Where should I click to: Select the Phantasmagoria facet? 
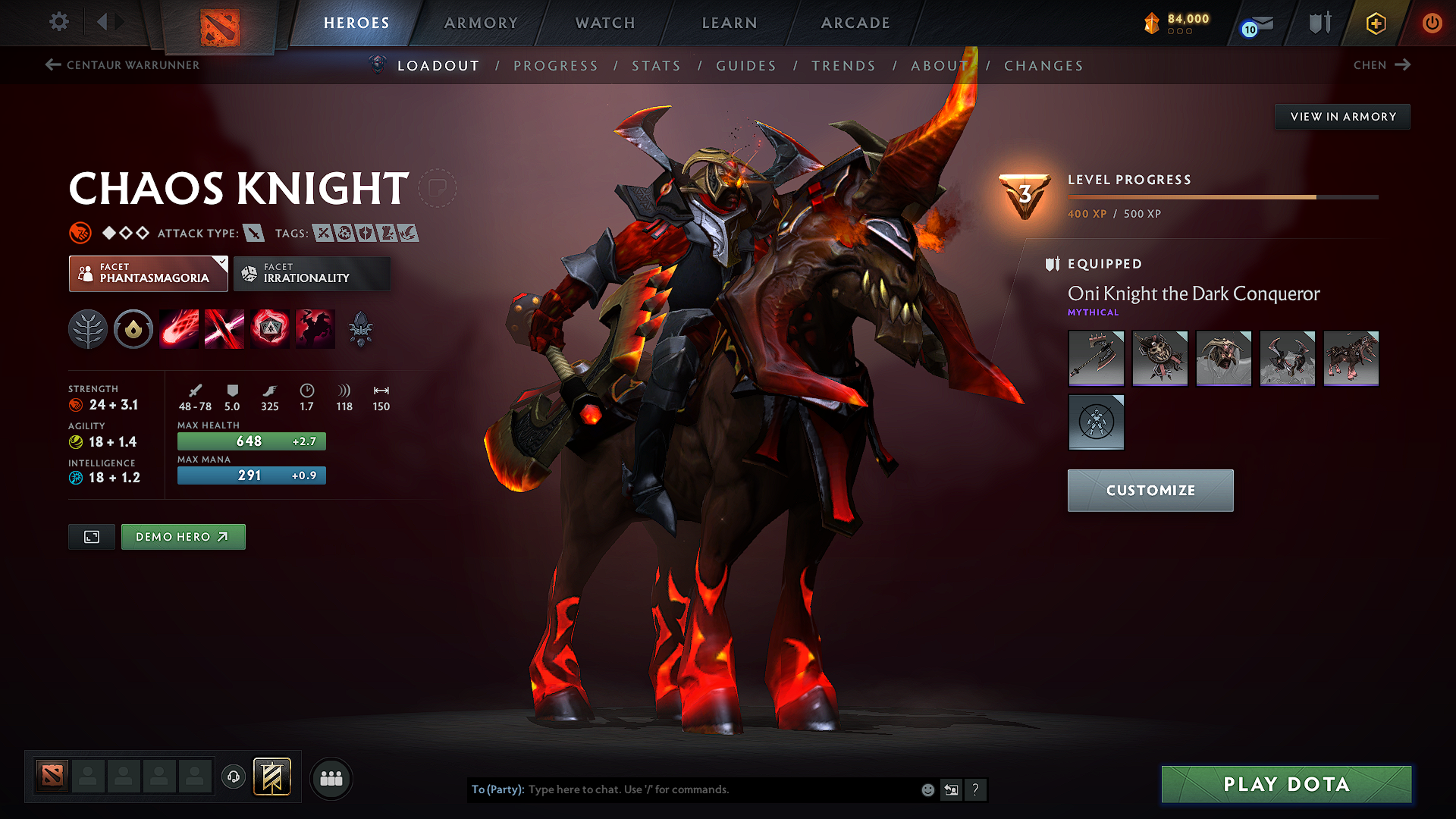pos(148,273)
